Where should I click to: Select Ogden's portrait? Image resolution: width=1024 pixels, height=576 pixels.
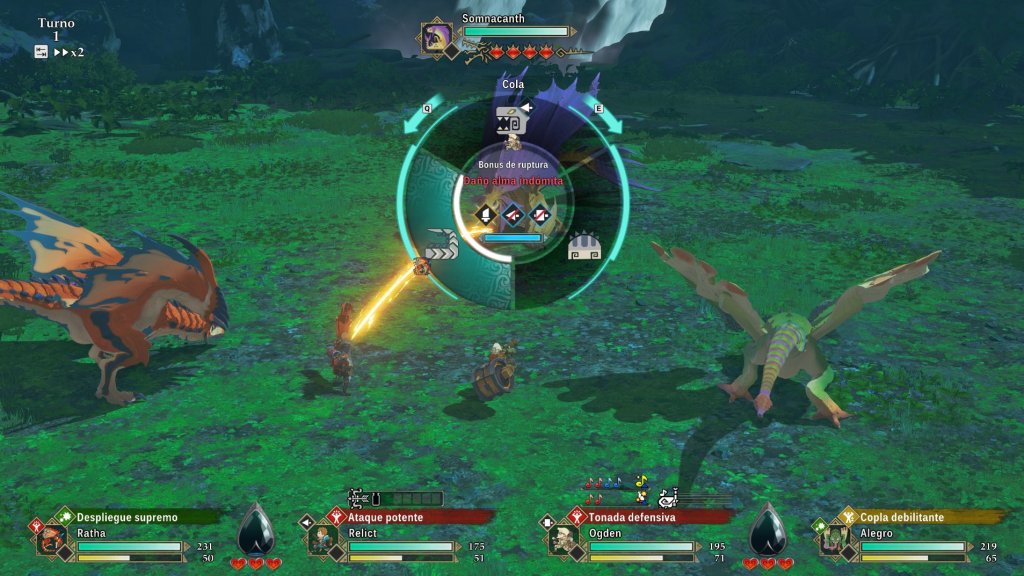point(563,539)
